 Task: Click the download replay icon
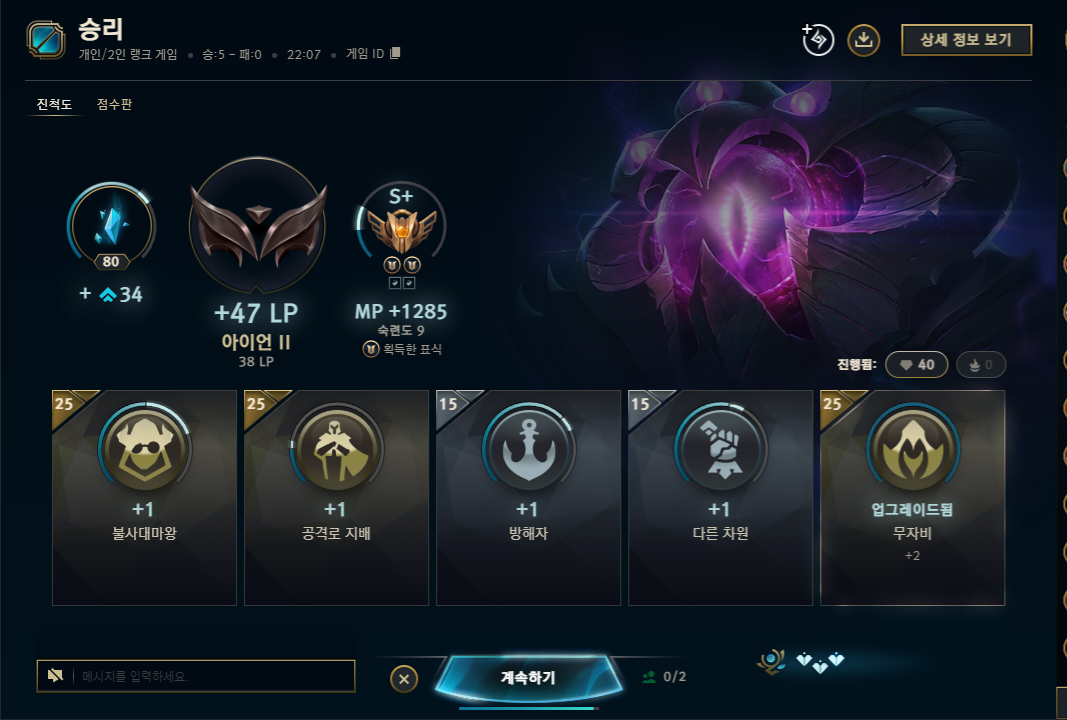coord(864,40)
